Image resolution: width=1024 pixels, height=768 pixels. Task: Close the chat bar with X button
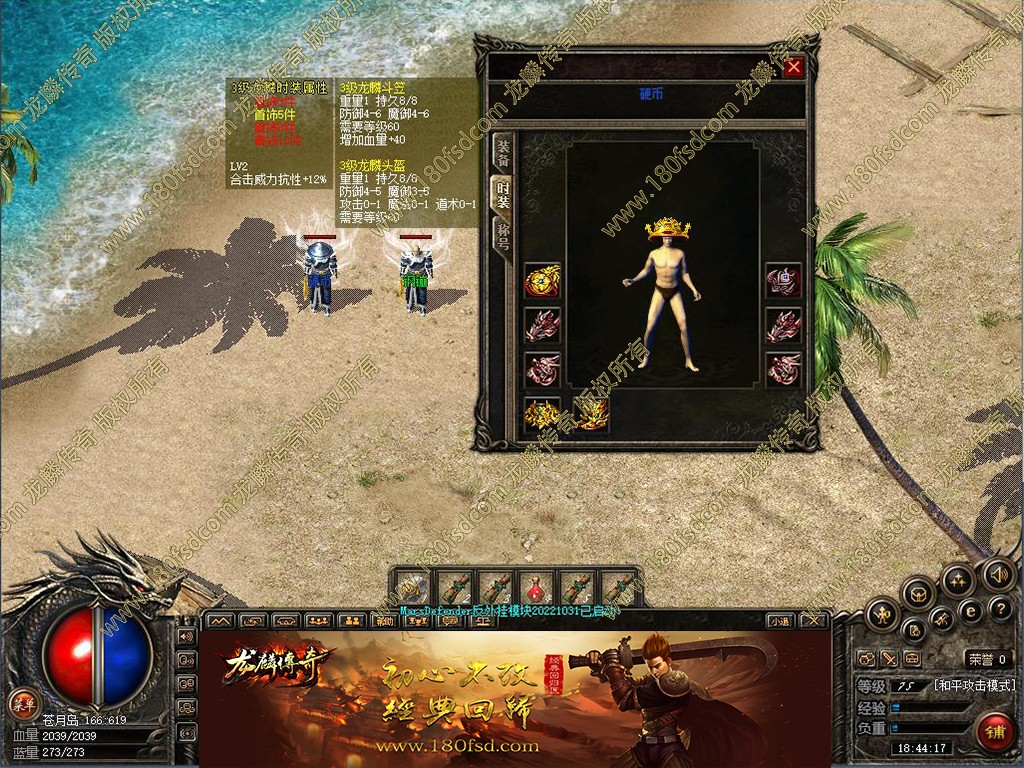click(x=814, y=621)
